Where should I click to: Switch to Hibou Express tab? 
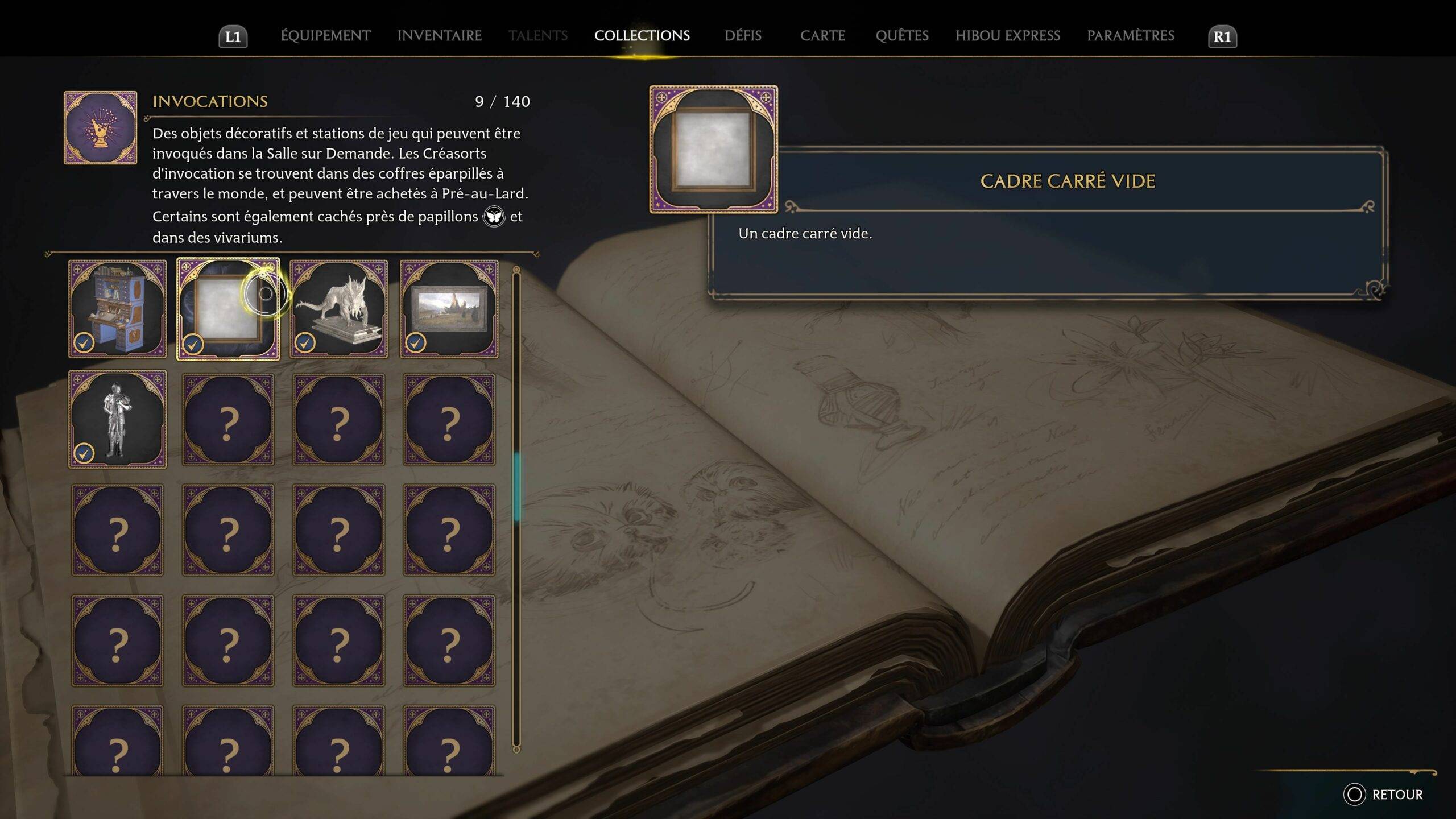click(1007, 36)
